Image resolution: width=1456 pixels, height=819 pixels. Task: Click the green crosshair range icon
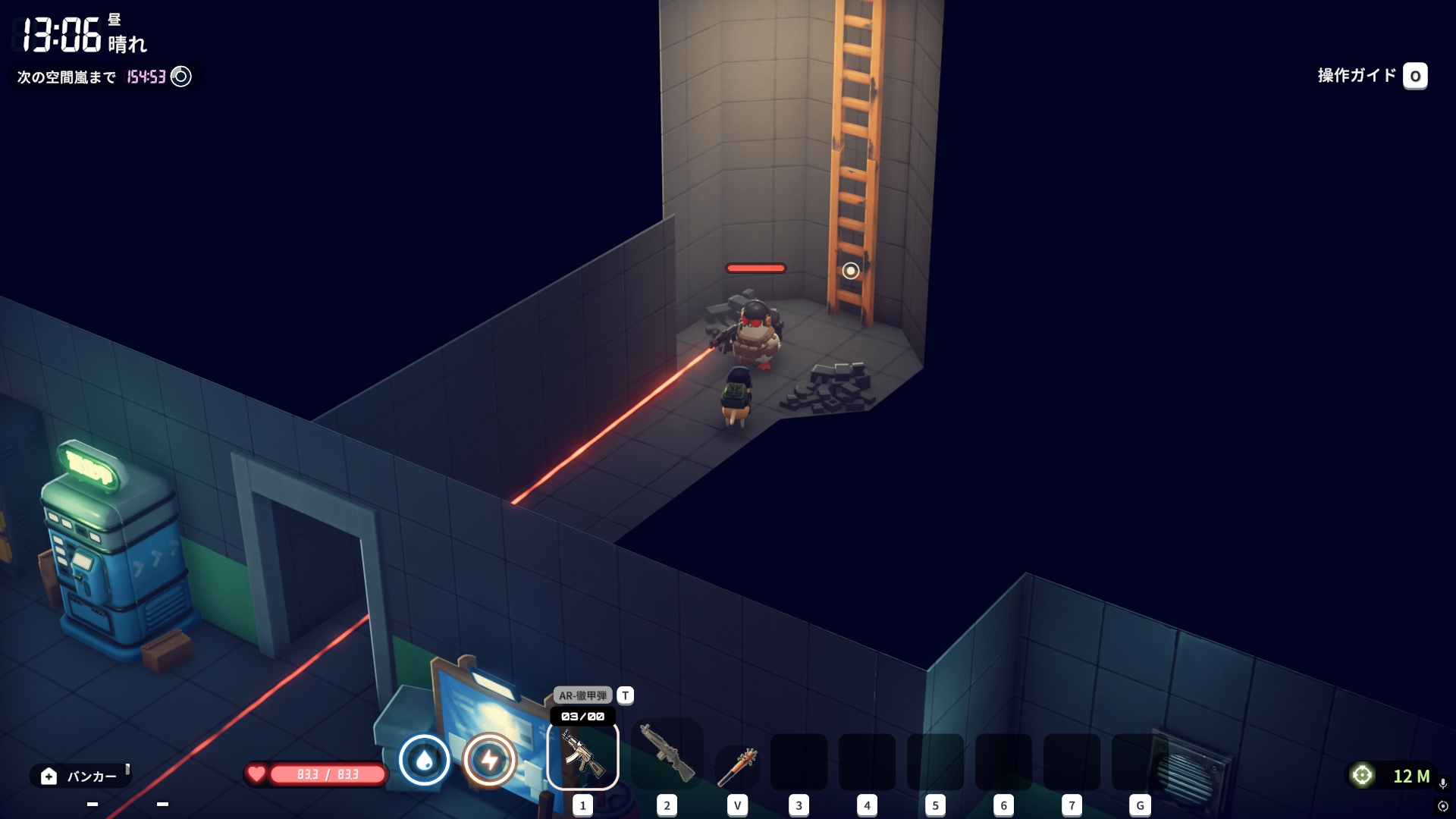click(x=1363, y=775)
